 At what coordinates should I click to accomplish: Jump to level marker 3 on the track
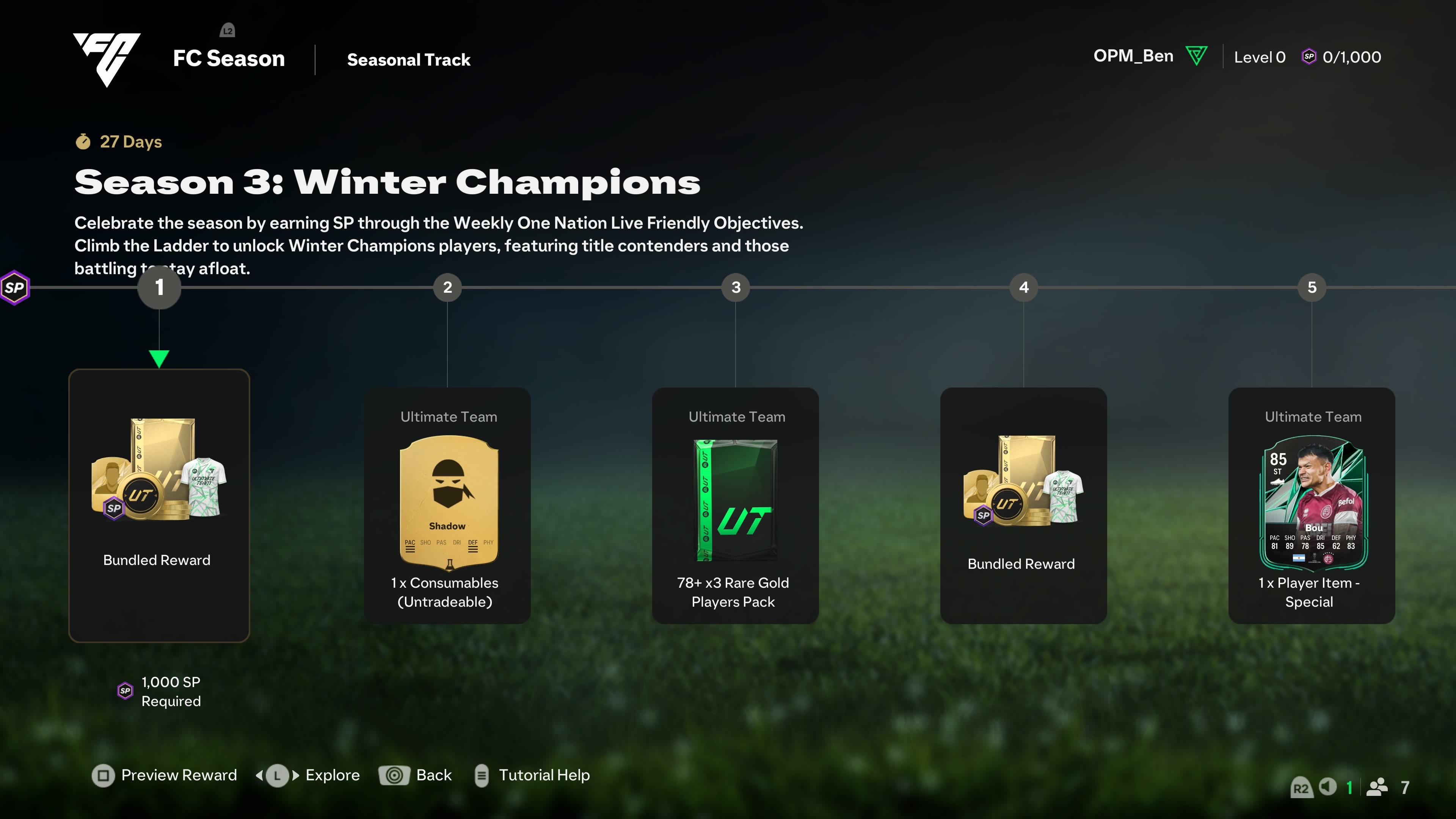click(x=735, y=287)
